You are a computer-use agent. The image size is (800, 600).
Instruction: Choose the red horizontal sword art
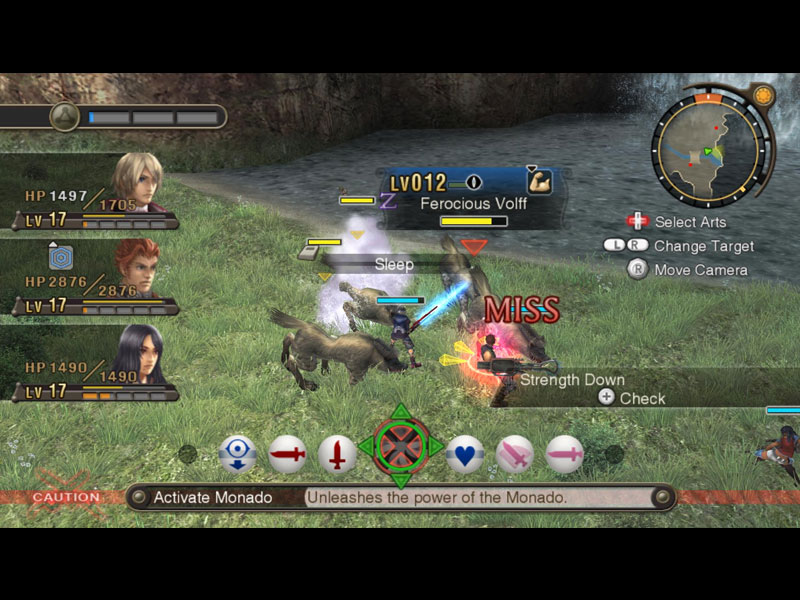(287, 455)
